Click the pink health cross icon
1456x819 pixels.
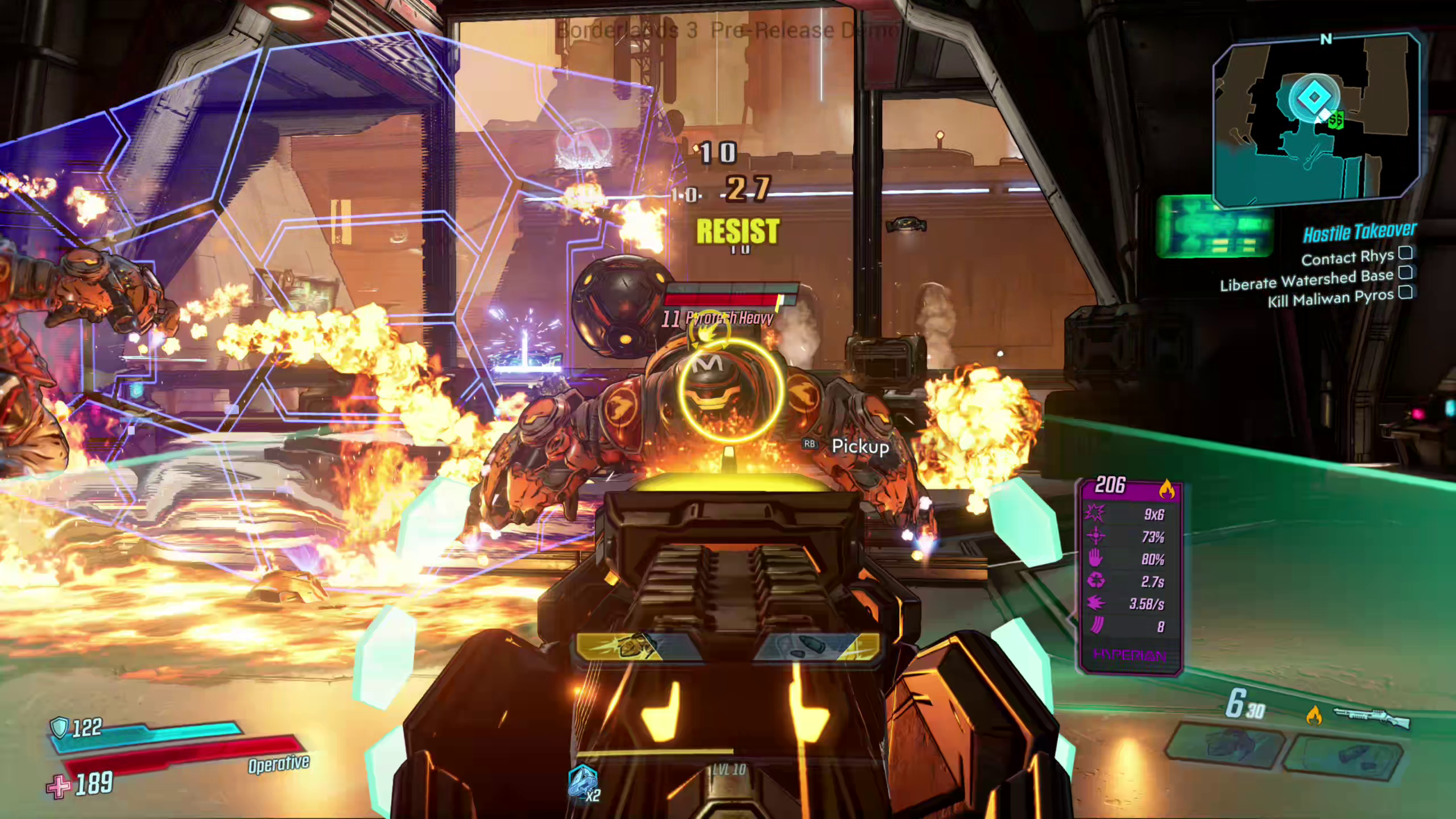(x=59, y=786)
